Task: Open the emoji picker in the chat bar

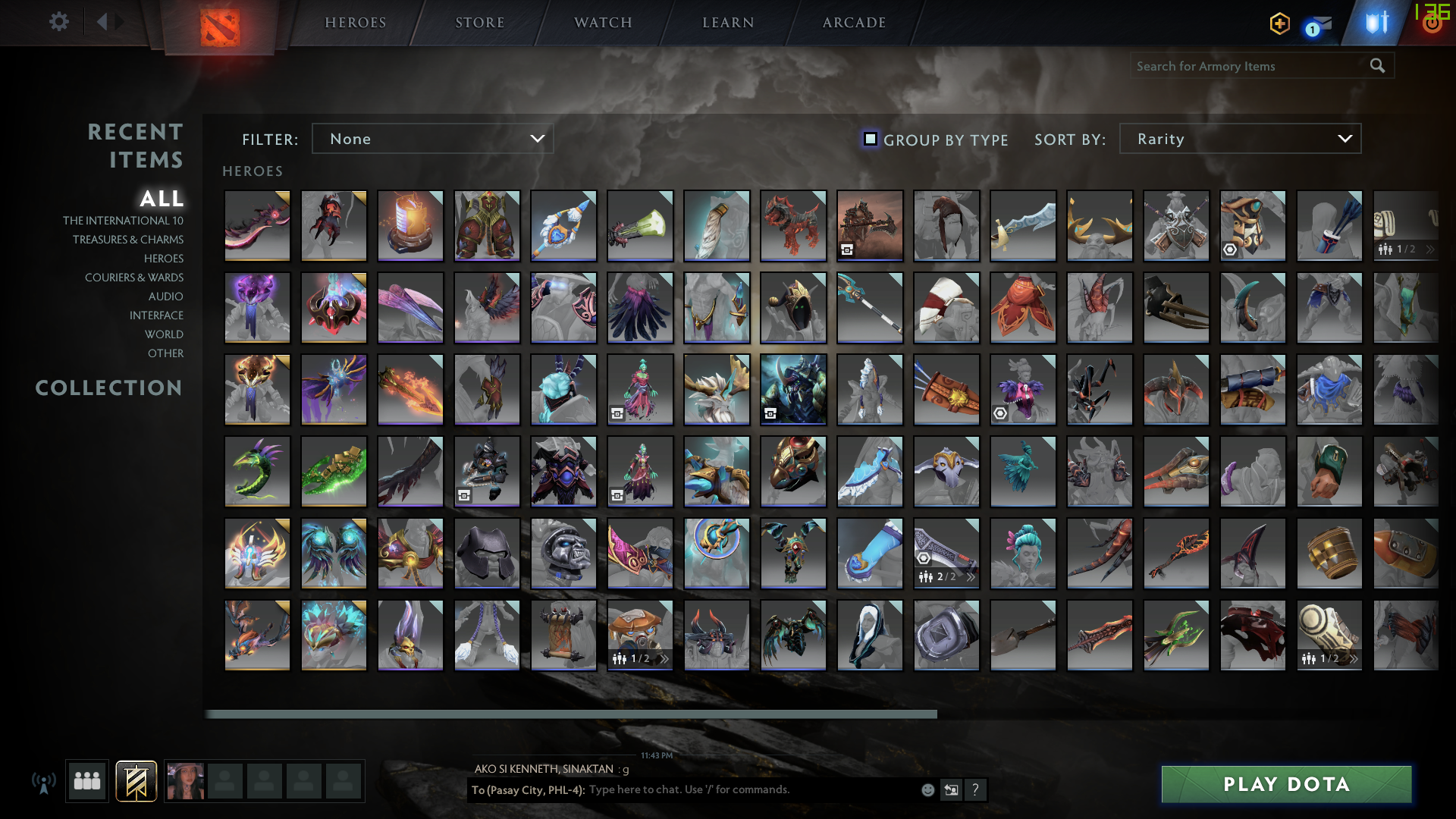Action: point(927,789)
